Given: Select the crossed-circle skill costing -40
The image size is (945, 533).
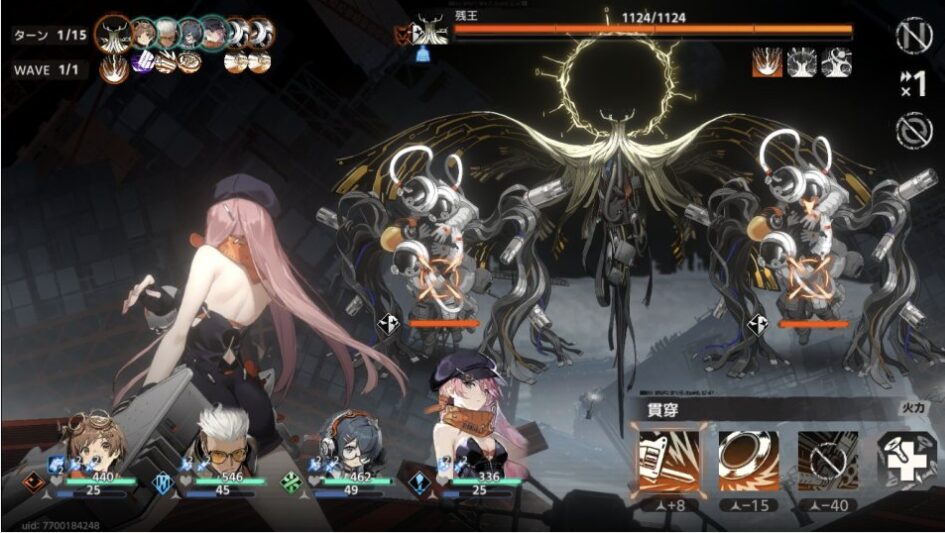Looking at the screenshot, I should (827, 459).
